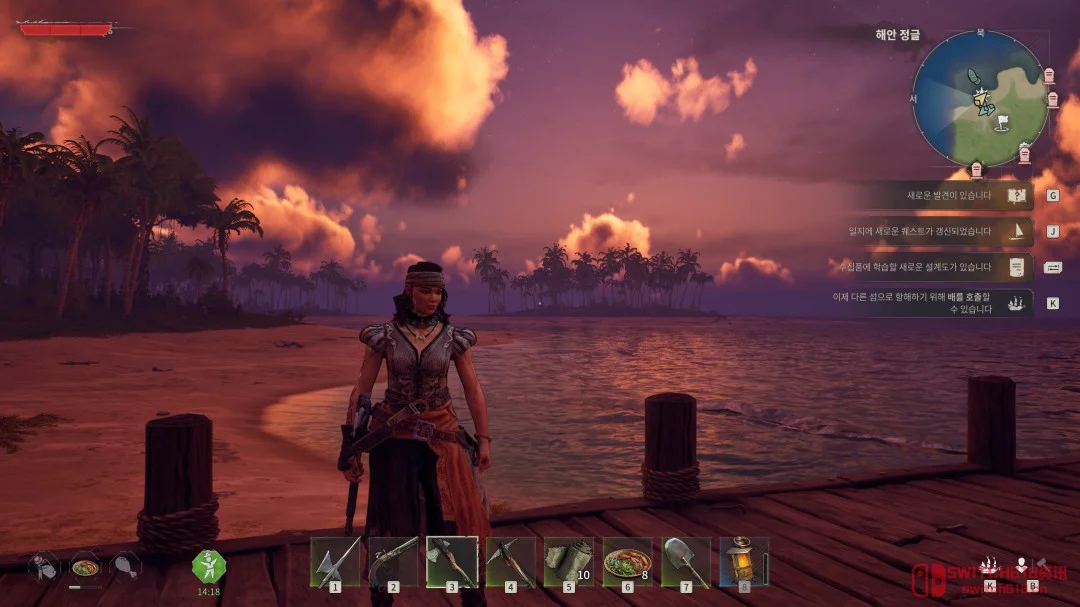This screenshot has width=1080, height=607.
Task: Choose the axe in hotbar slot 3
Action: [x=452, y=562]
